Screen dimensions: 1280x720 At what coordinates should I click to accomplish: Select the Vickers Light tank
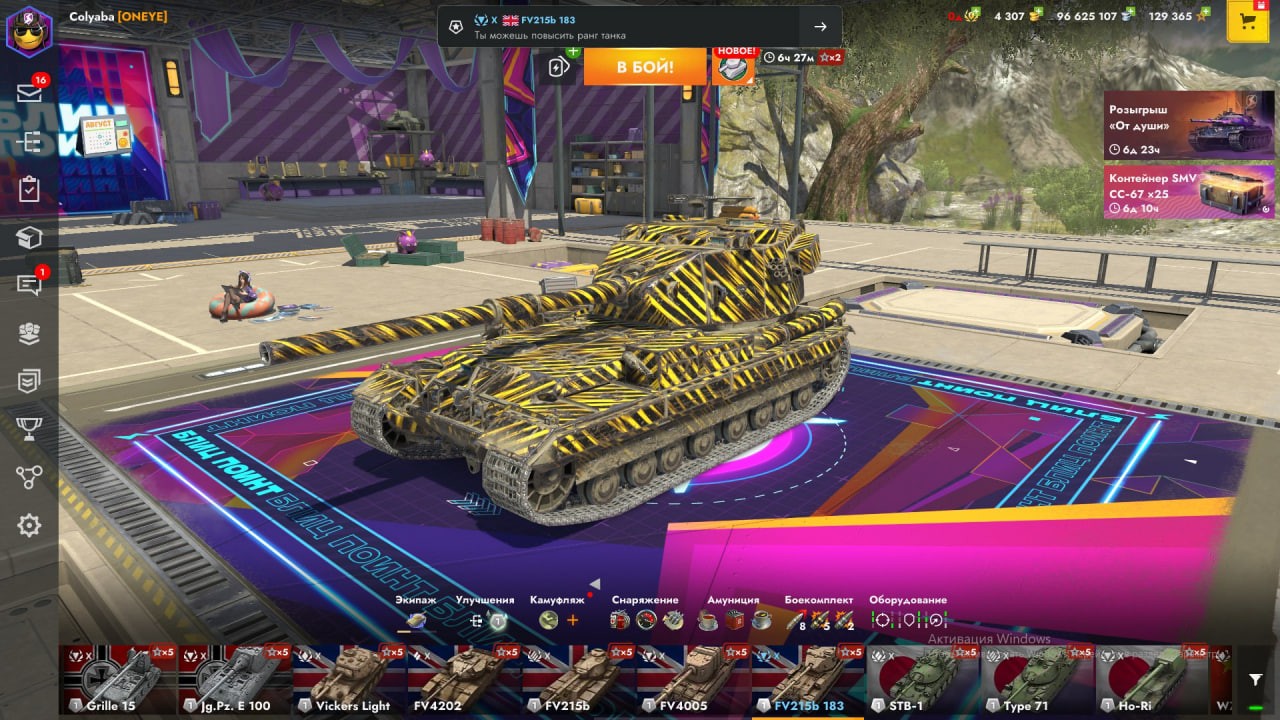(x=351, y=681)
